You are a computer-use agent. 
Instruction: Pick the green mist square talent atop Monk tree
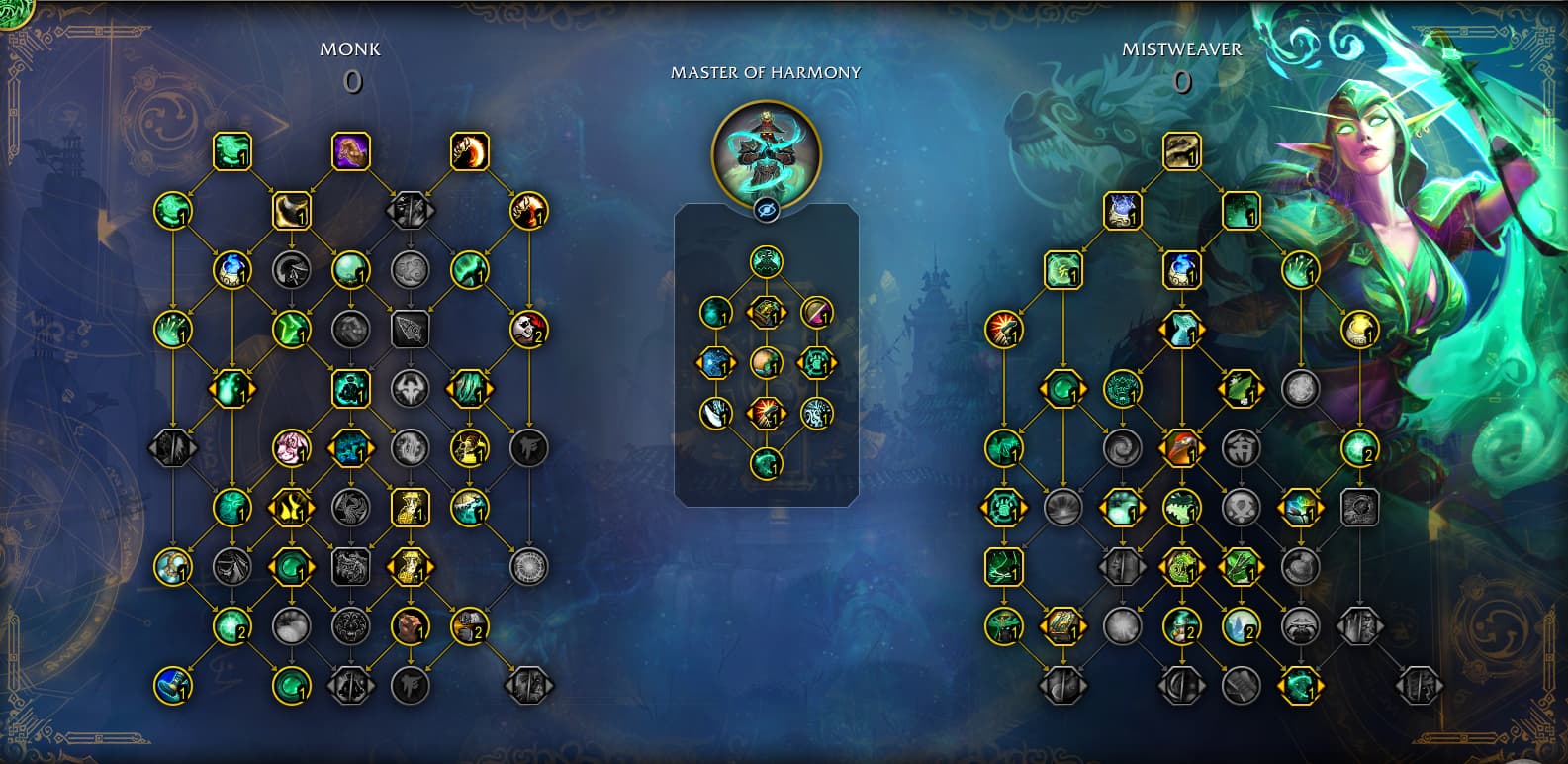(231, 151)
